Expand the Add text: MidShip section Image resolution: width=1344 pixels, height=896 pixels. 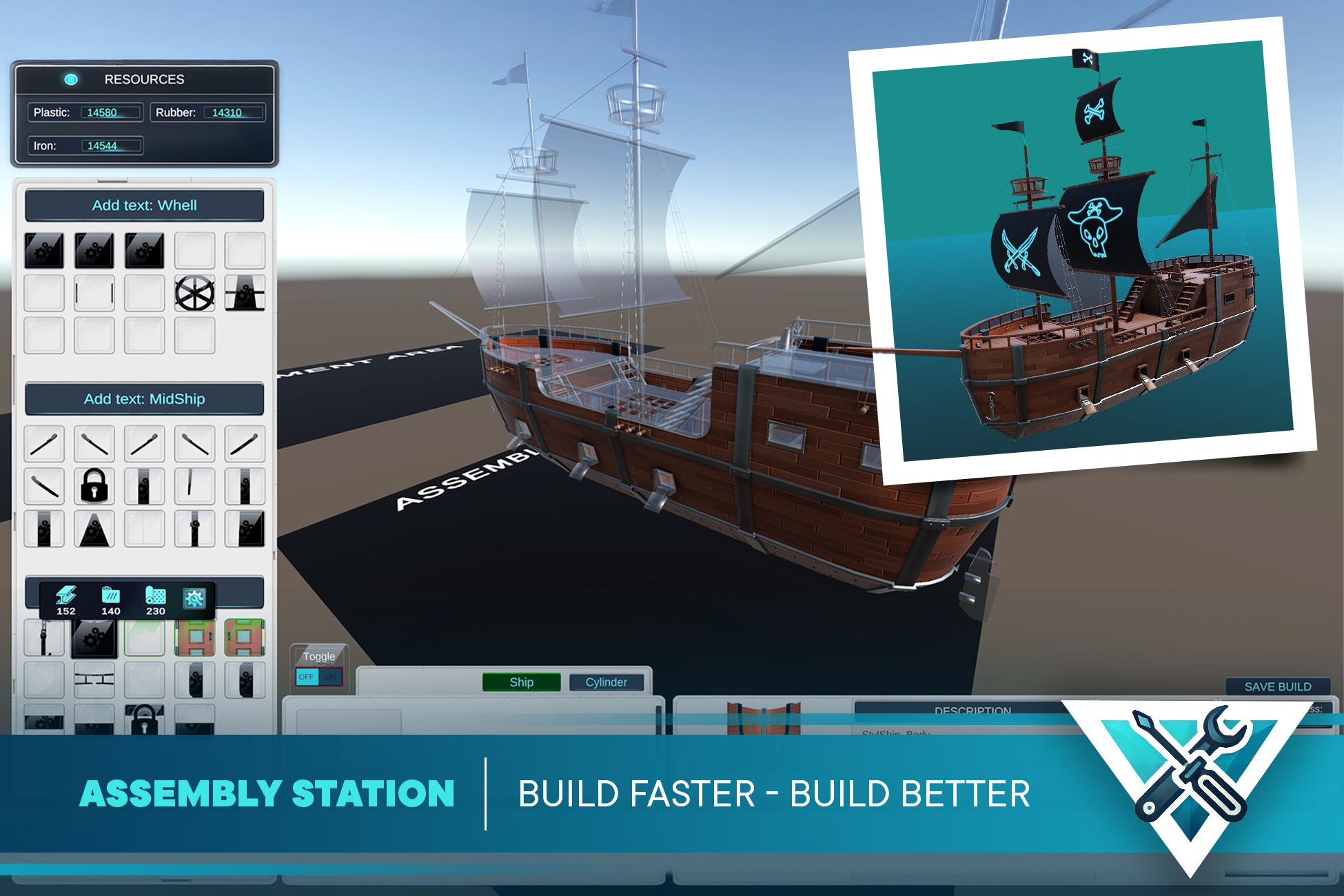144,399
